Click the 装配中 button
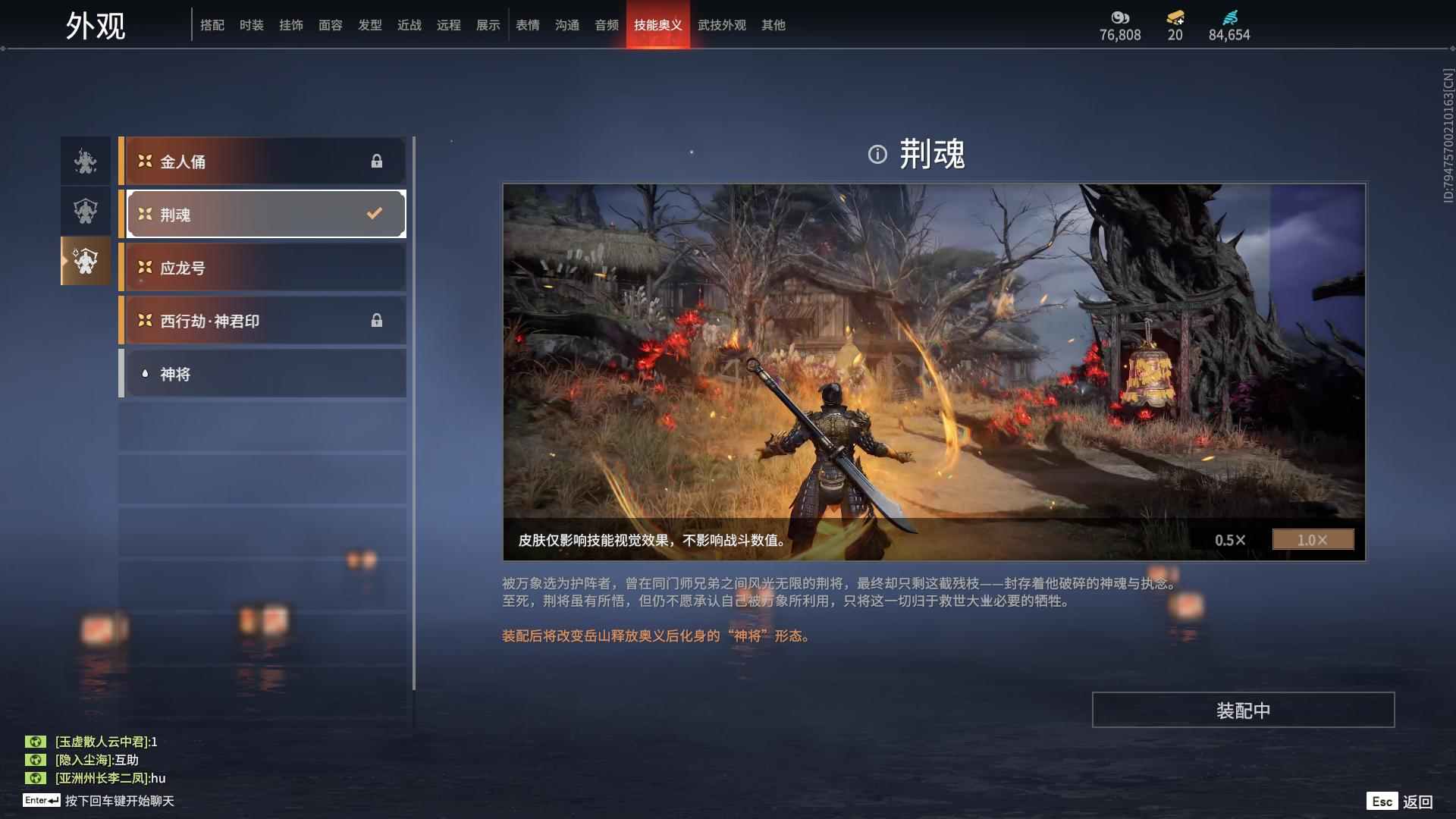 1243,710
